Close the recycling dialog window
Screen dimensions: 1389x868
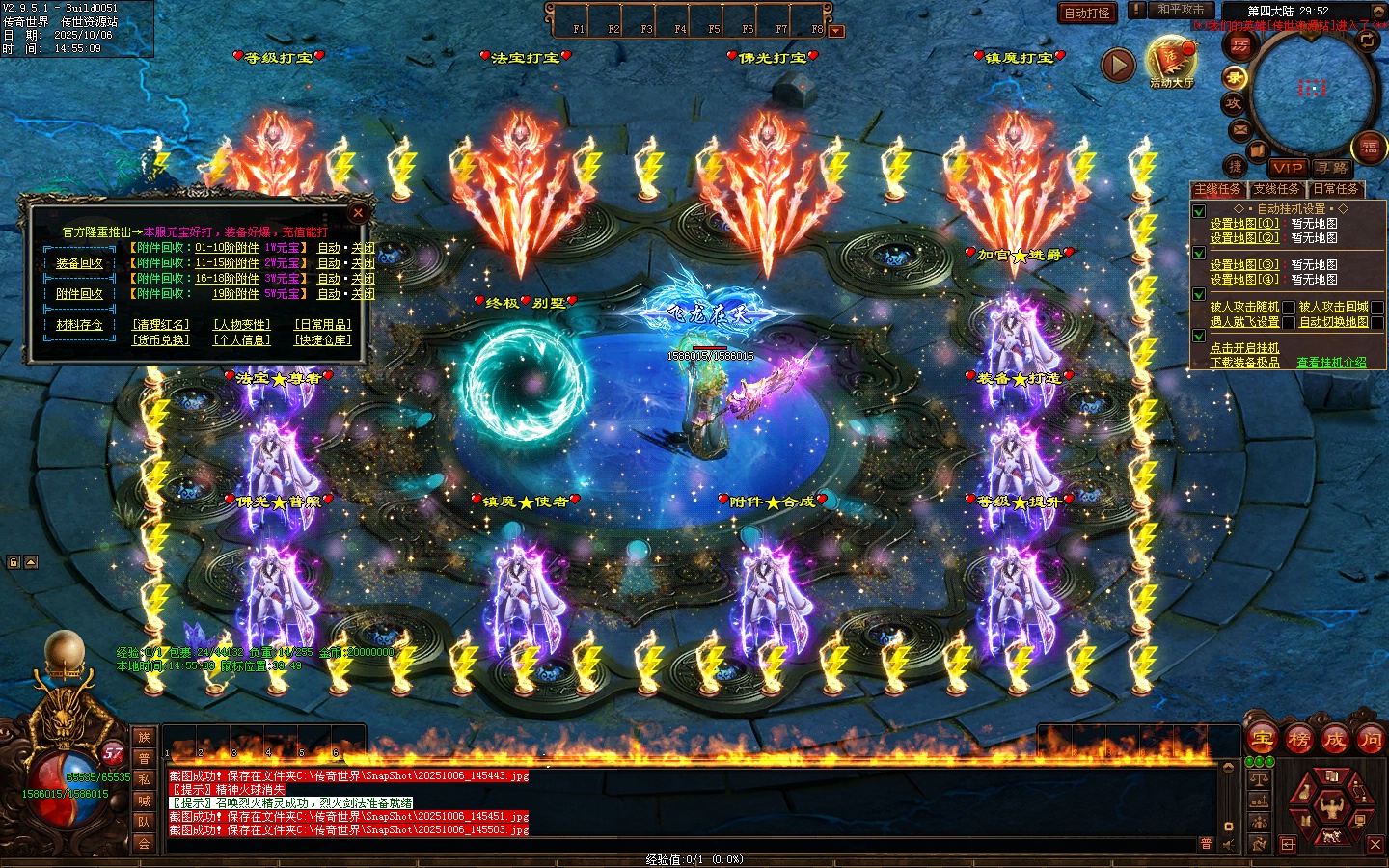coord(358,212)
